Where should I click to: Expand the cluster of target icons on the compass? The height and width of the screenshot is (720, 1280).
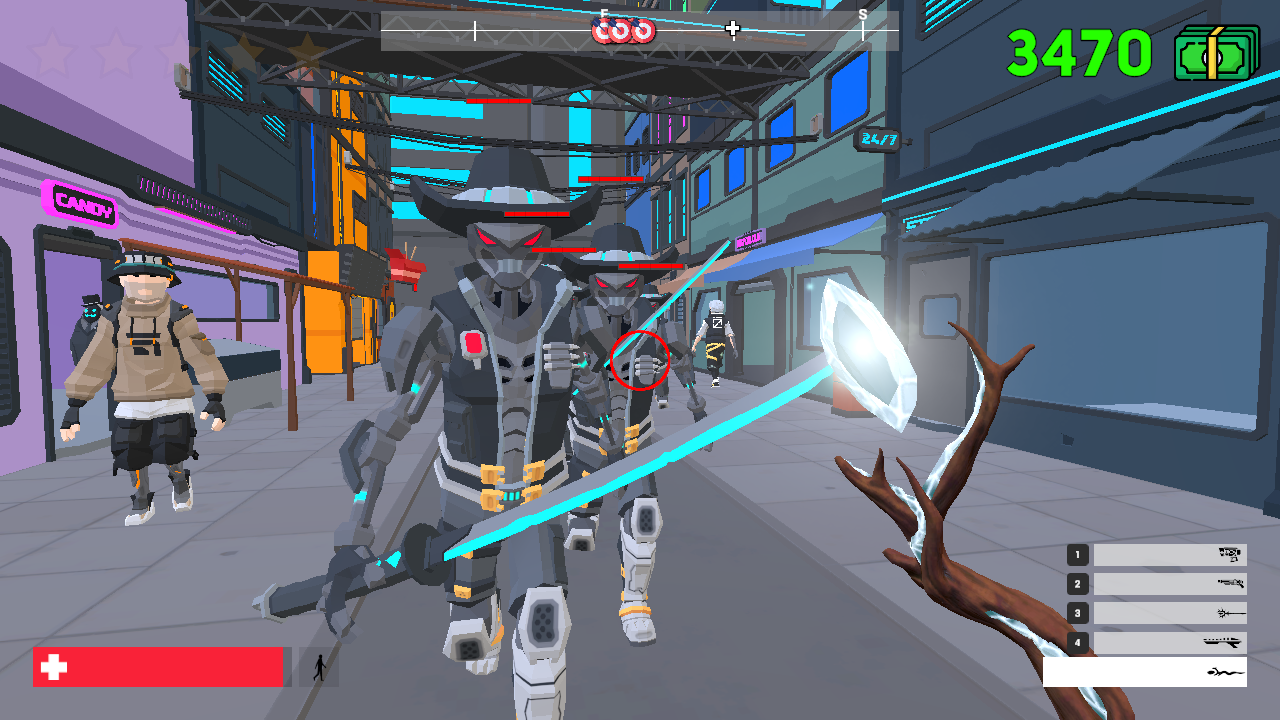pos(623,32)
